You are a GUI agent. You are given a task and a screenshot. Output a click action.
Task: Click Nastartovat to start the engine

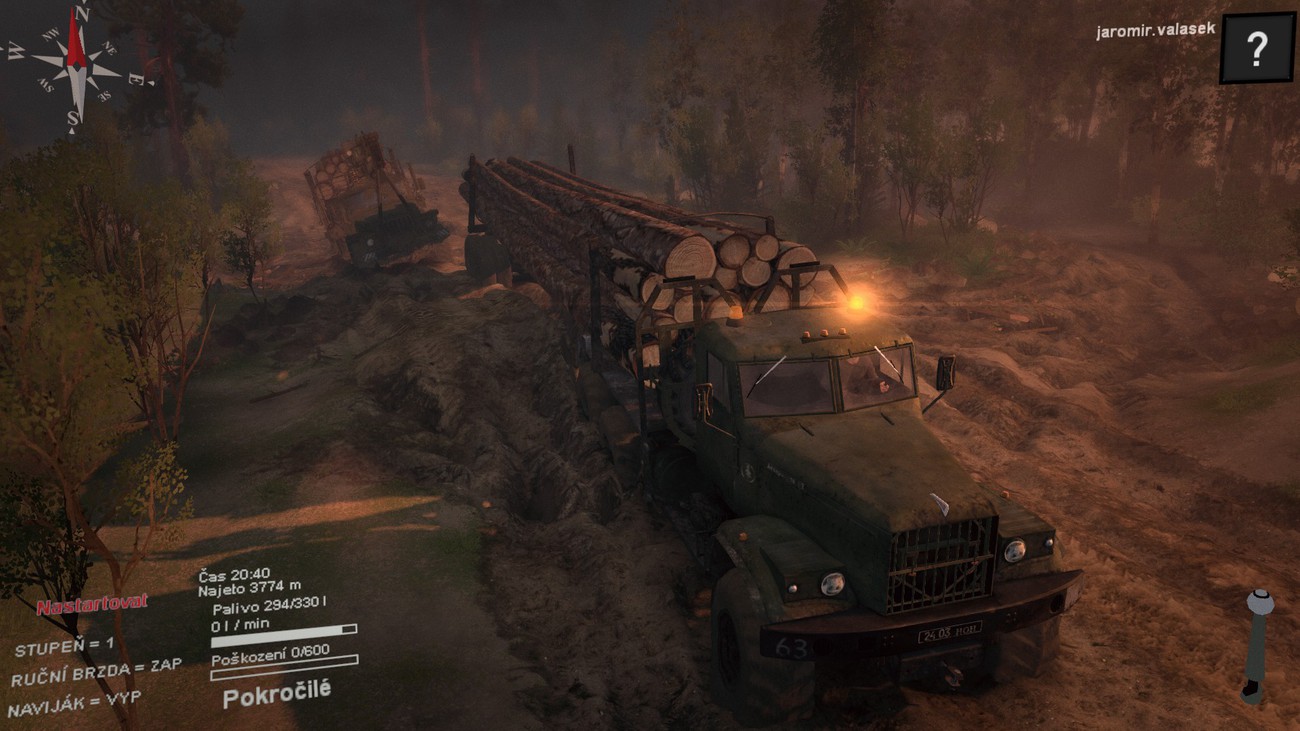[92, 604]
